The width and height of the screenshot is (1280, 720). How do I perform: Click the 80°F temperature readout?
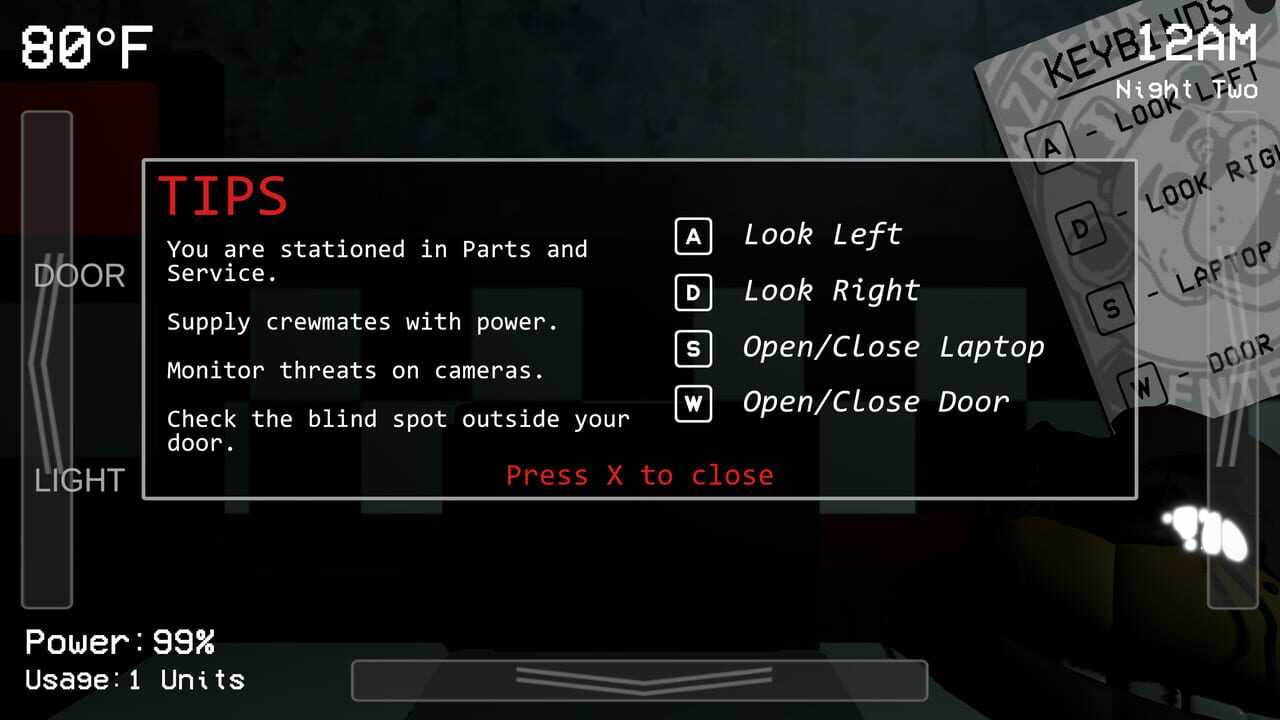[85, 45]
